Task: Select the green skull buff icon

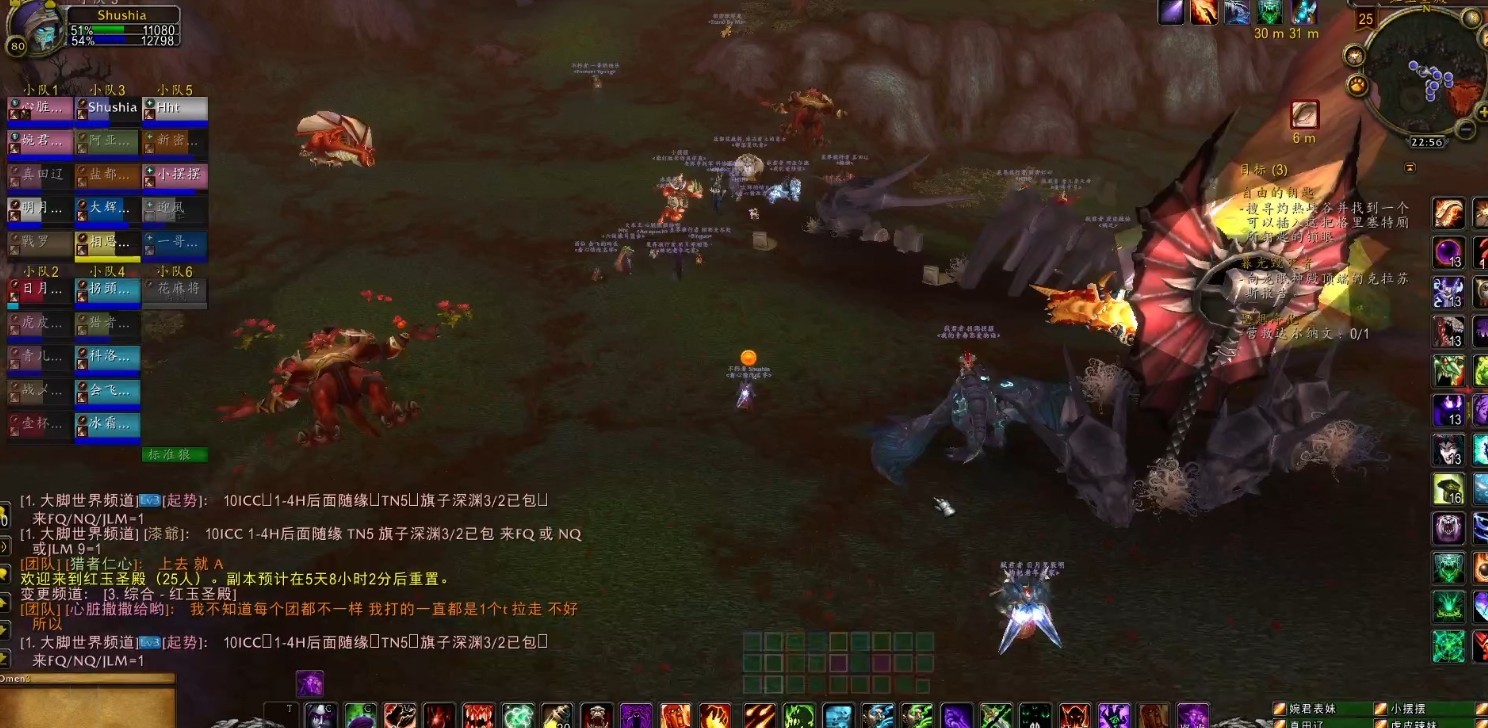Action: point(1270,12)
